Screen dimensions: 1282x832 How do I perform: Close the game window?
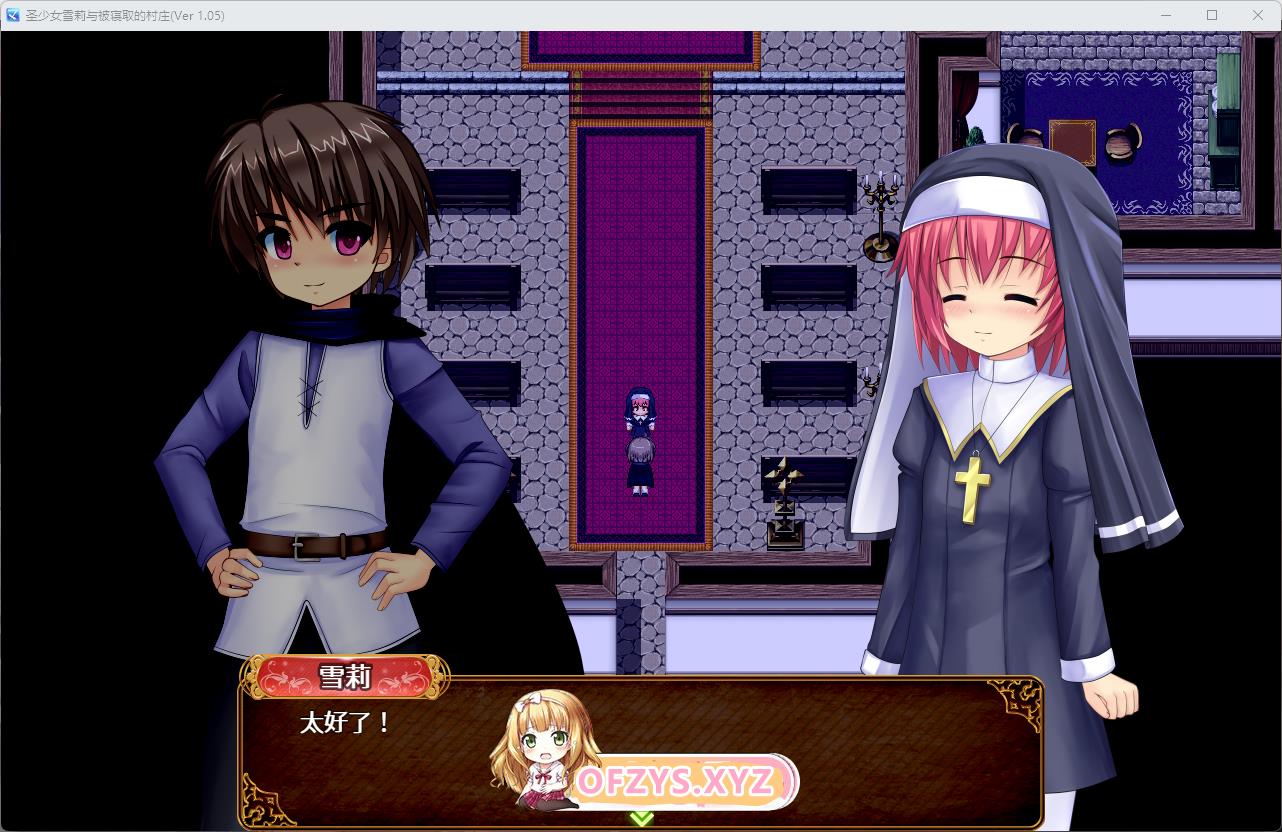point(1258,15)
